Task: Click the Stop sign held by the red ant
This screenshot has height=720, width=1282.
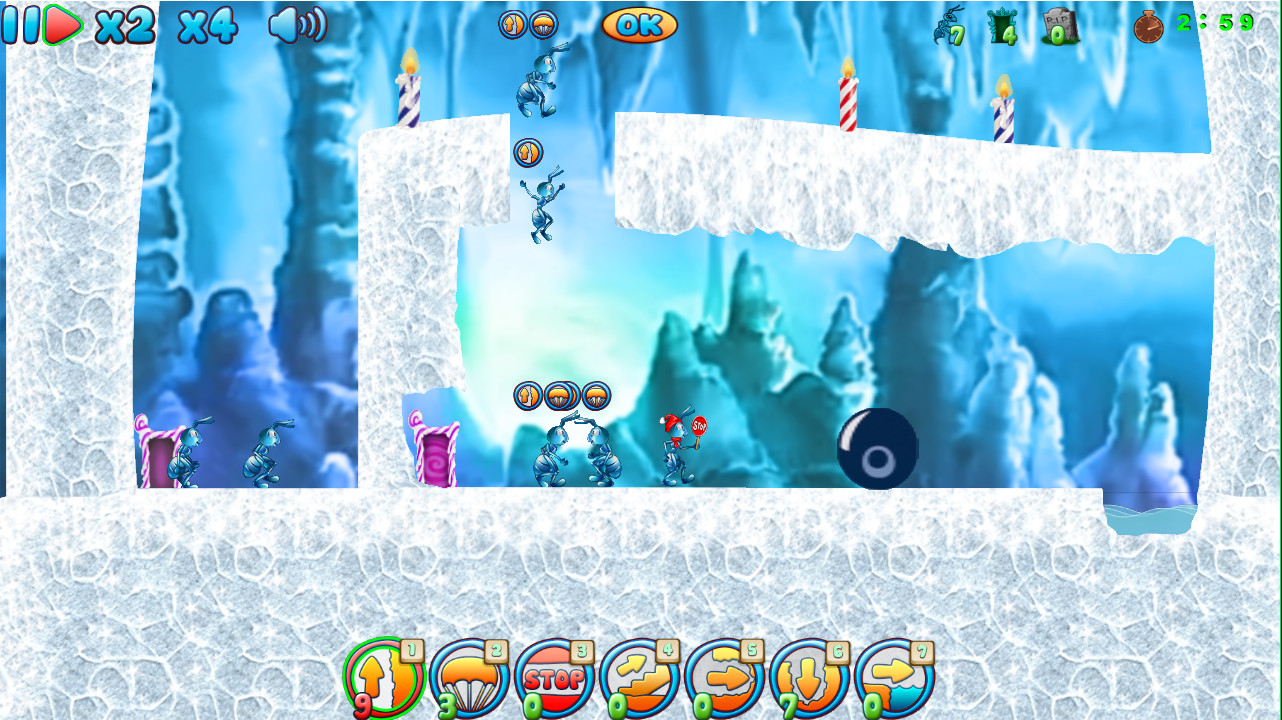Action: tap(701, 426)
